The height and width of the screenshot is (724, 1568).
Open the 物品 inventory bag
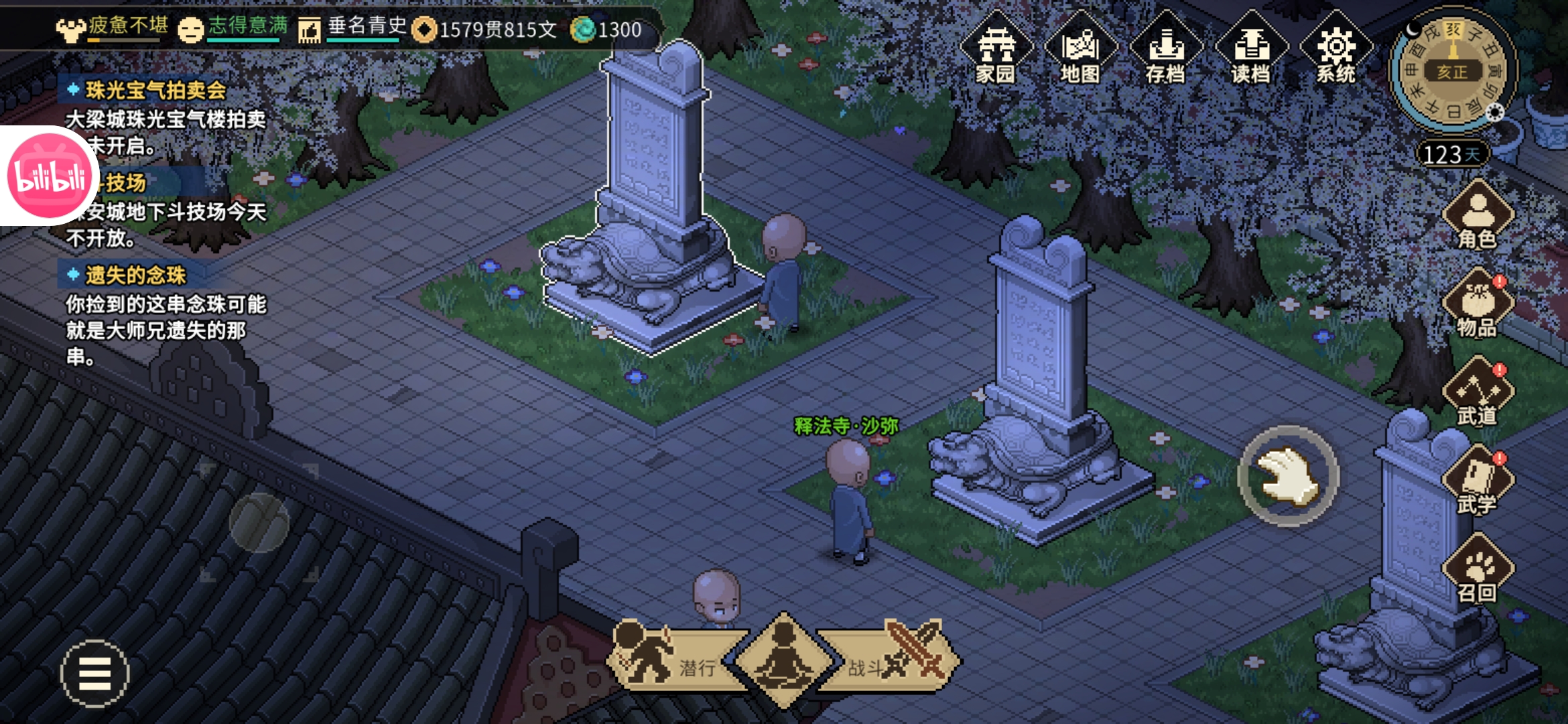coord(1478,304)
